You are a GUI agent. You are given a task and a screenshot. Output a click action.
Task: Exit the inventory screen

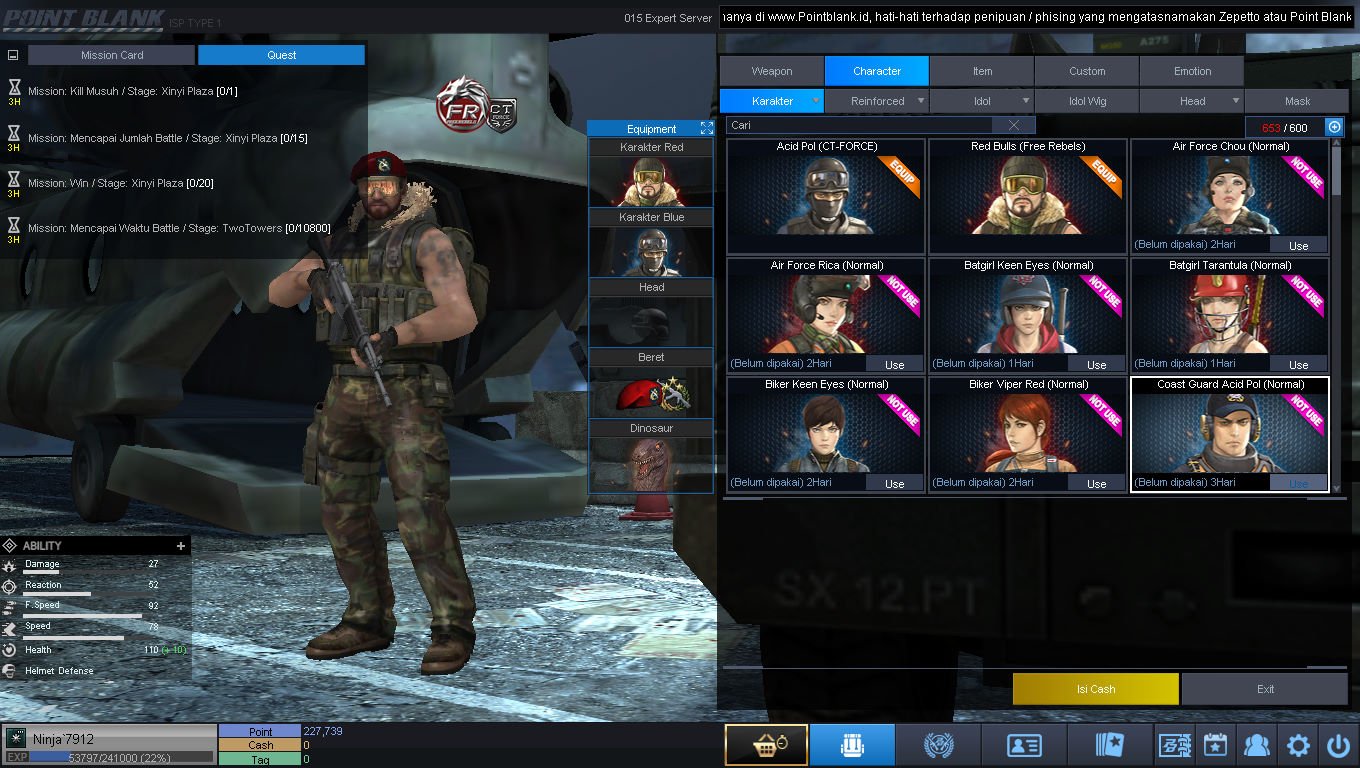pos(1265,689)
